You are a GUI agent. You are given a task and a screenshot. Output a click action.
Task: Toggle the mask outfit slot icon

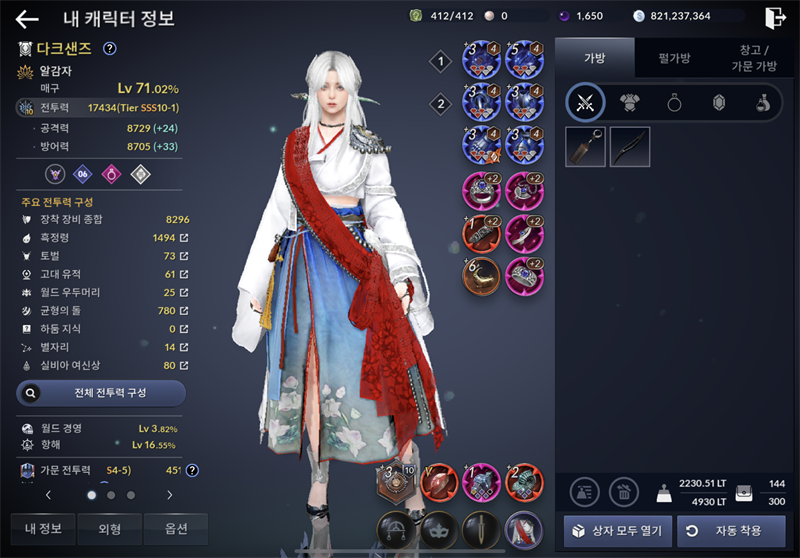coord(436,528)
